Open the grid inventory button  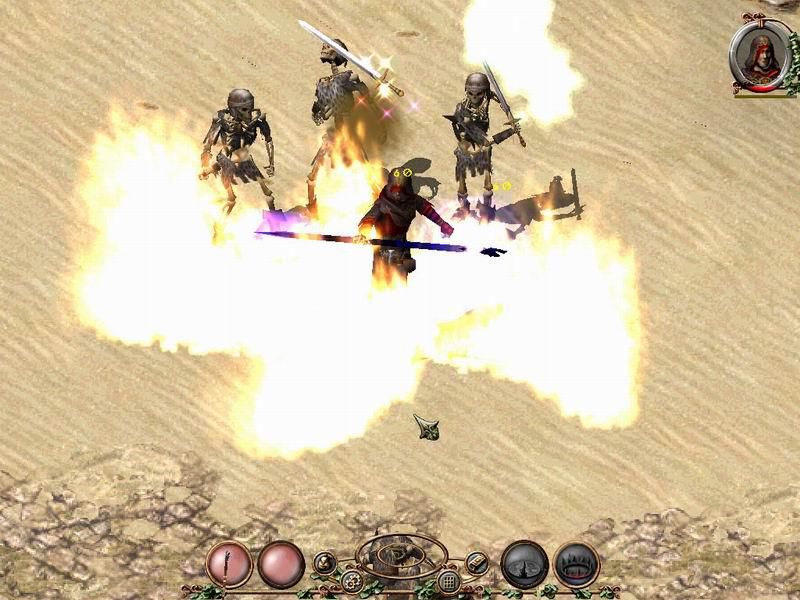pos(449,580)
